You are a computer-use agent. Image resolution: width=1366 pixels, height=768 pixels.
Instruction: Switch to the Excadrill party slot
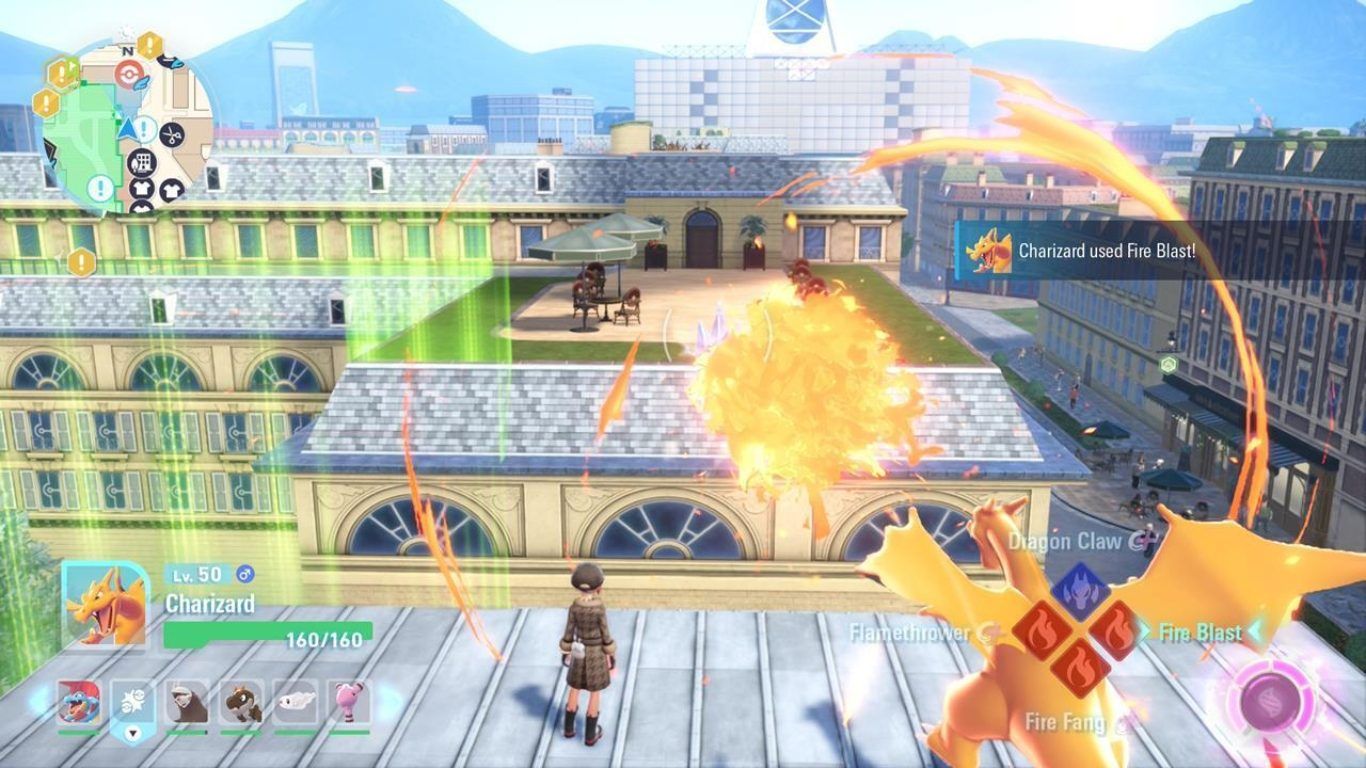187,703
